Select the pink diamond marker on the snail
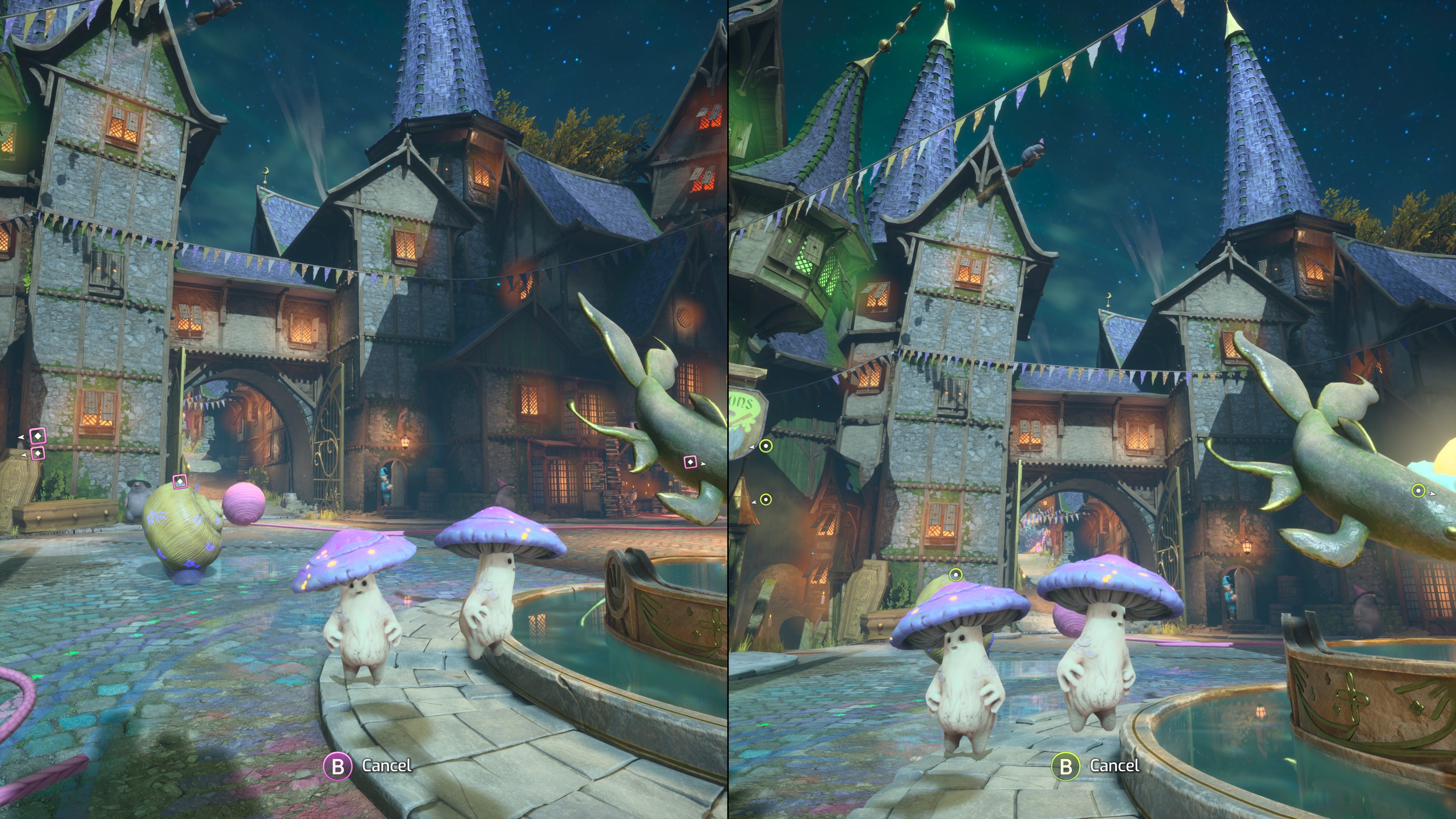The width and height of the screenshot is (1456, 819). [180, 482]
